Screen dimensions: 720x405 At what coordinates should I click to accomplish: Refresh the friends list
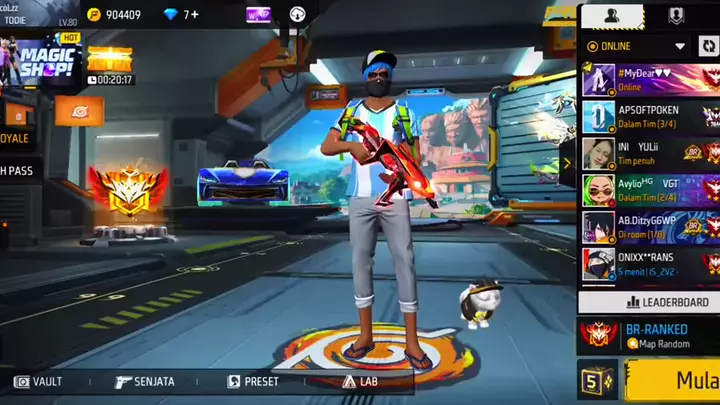tap(708, 46)
